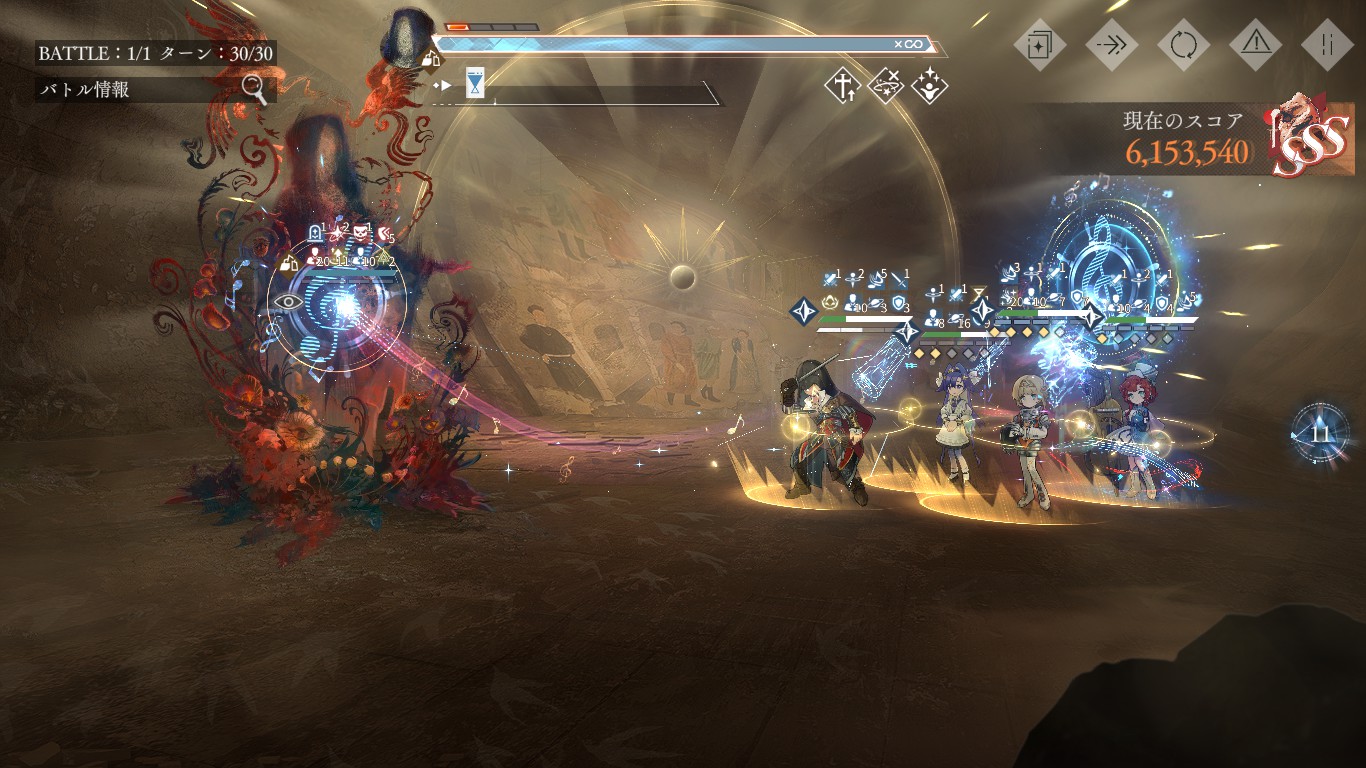This screenshot has width=1366, height=768.
Task: Toggle the fast-forward dashed arrow button
Action: coord(1111,45)
